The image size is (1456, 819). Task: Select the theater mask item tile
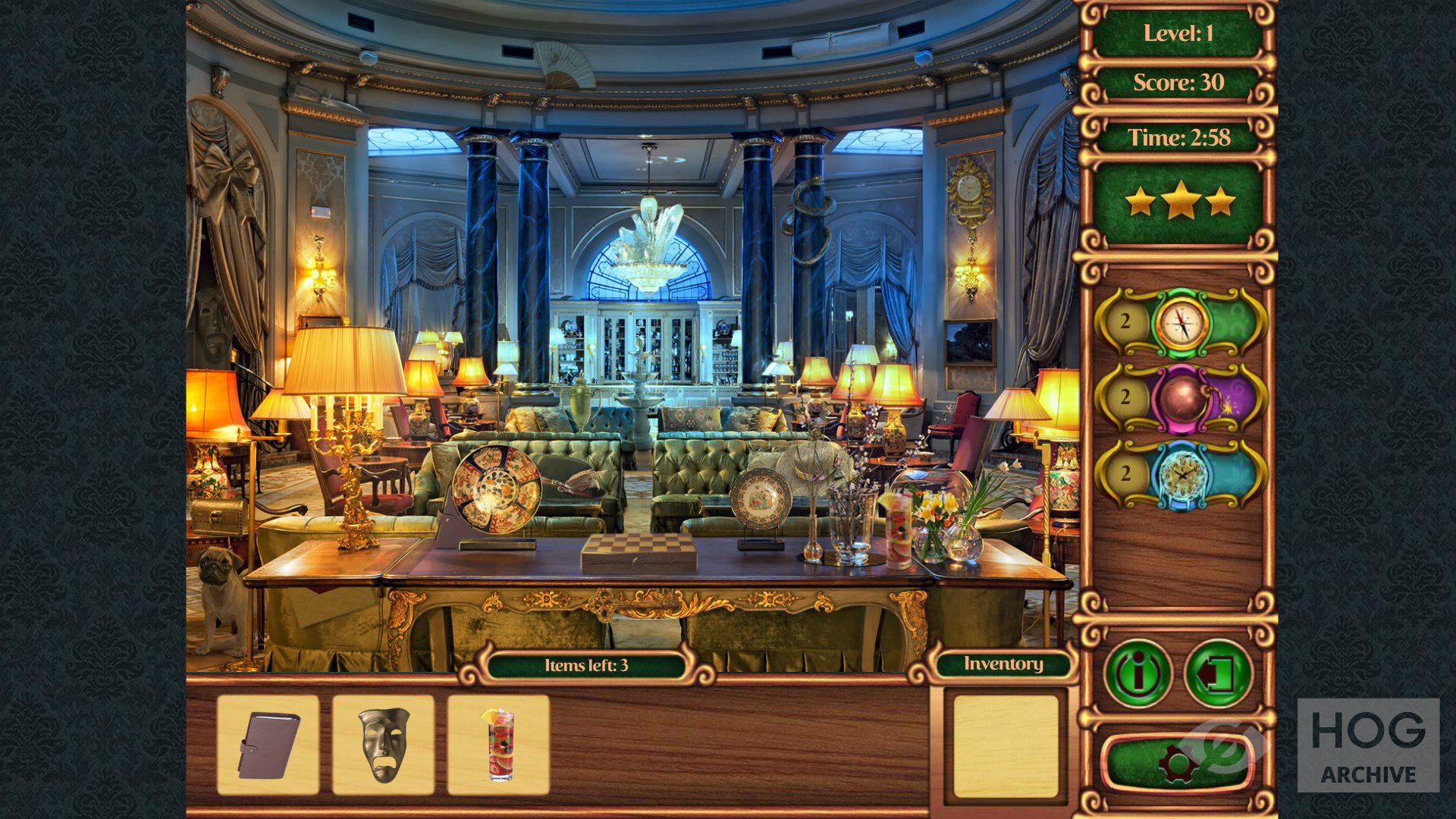384,745
